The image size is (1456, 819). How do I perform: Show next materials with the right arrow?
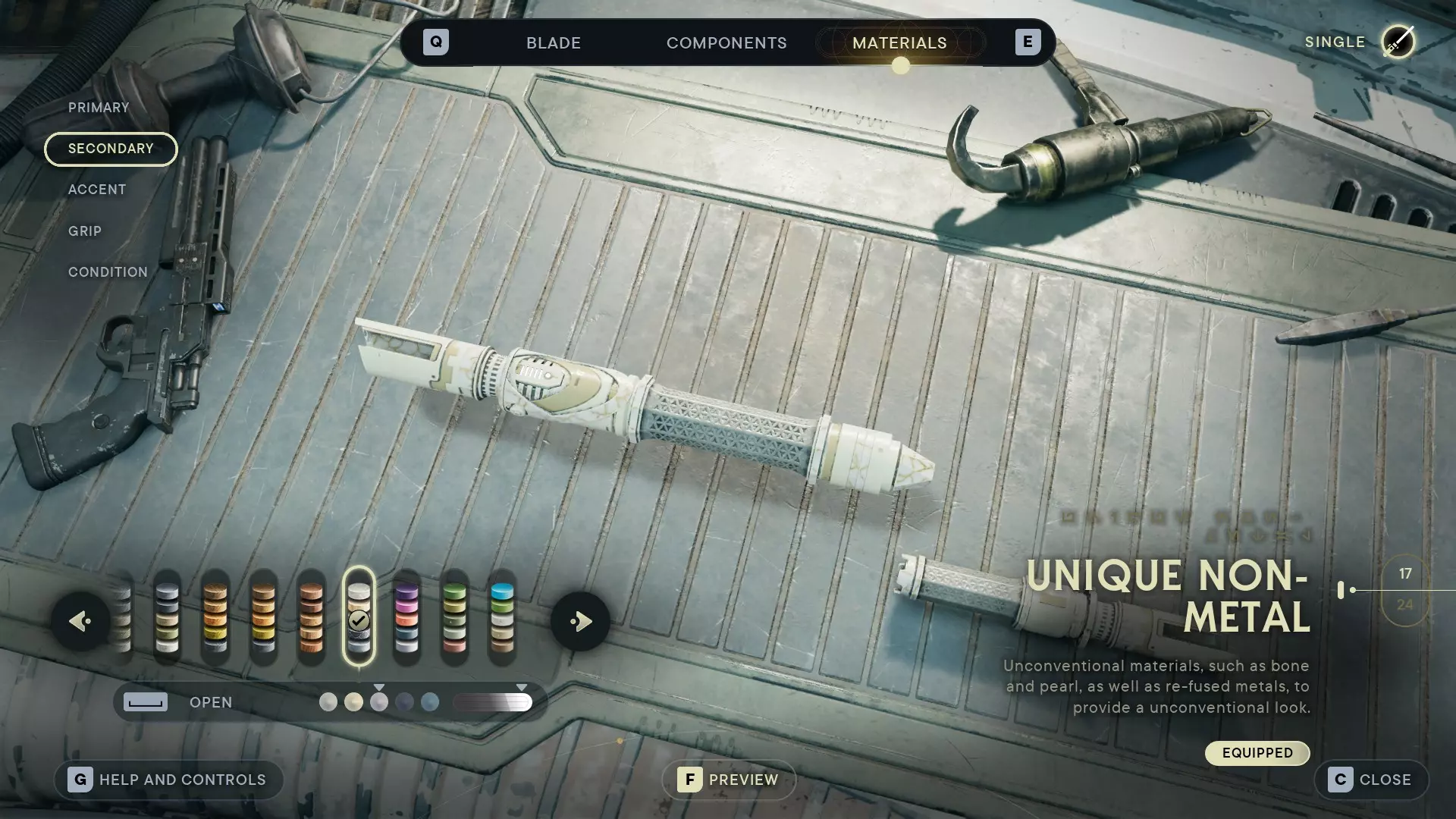click(x=580, y=622)
